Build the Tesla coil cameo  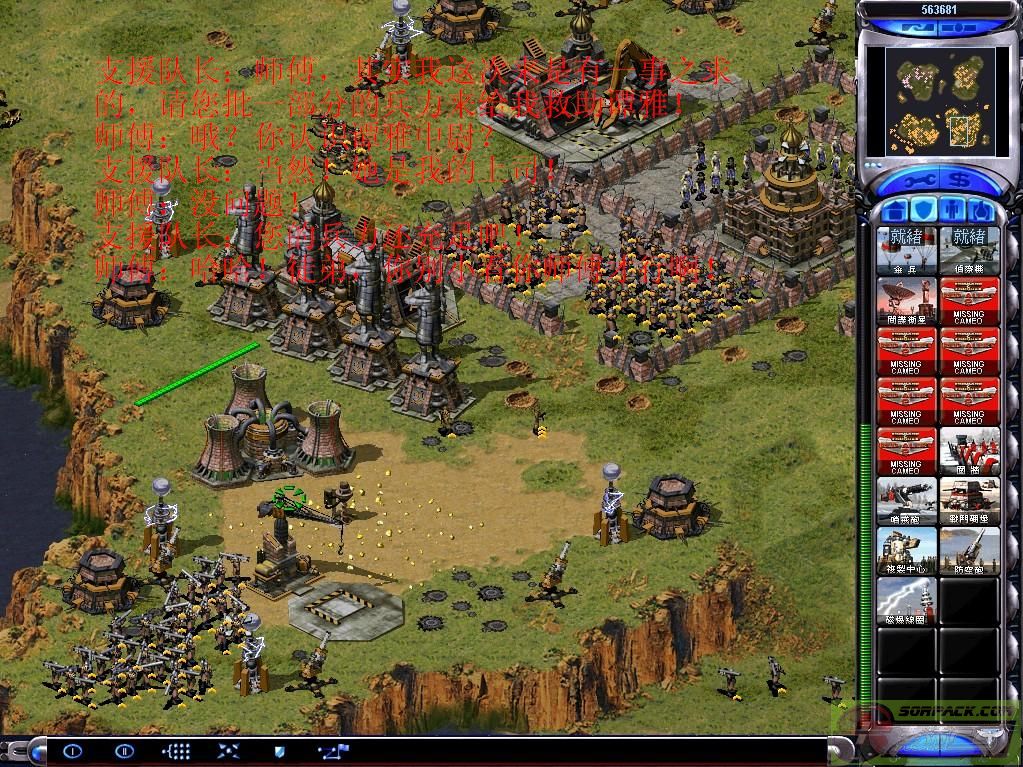tap(906, 601)
